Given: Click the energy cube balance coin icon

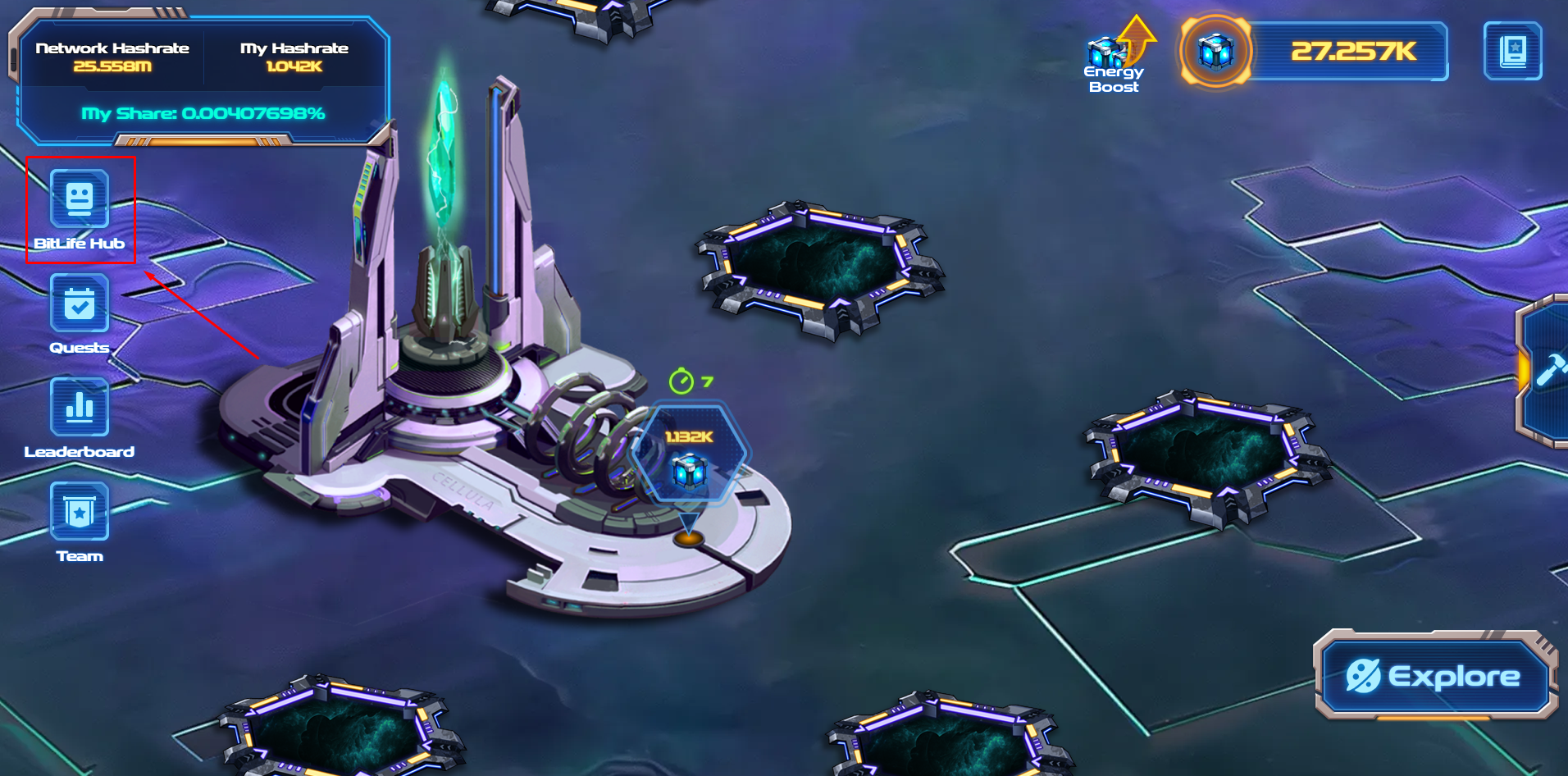Looking at the screenshot, I should pyautogui.click(x=1215, y=52).
